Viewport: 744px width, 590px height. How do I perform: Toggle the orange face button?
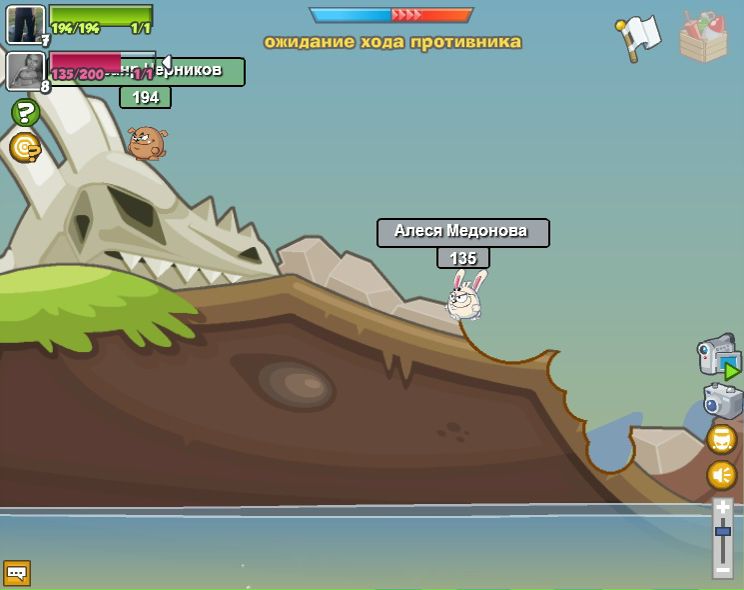[722, 439]
